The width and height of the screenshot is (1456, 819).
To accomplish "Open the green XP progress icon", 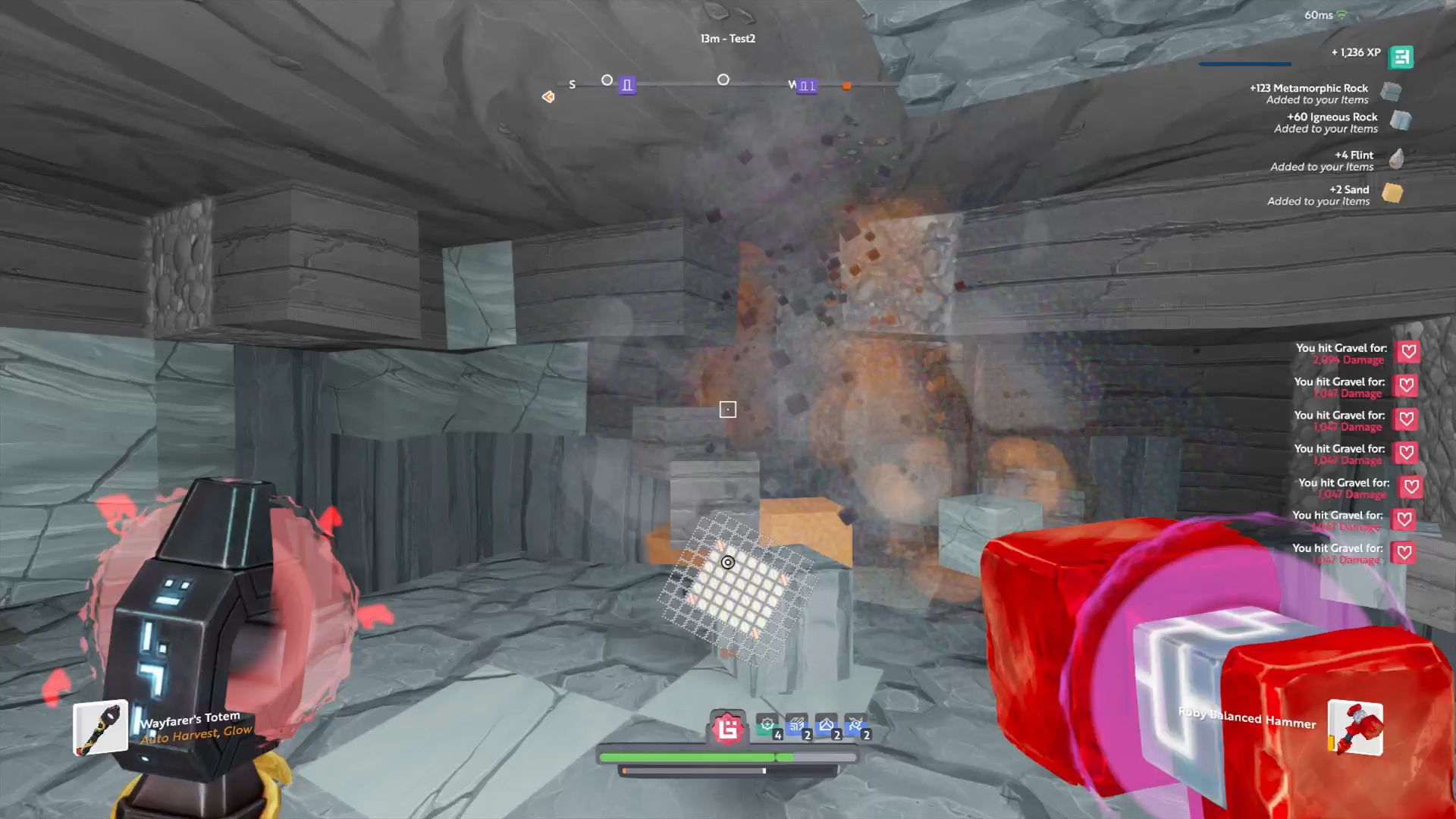I will [1401, 57].
